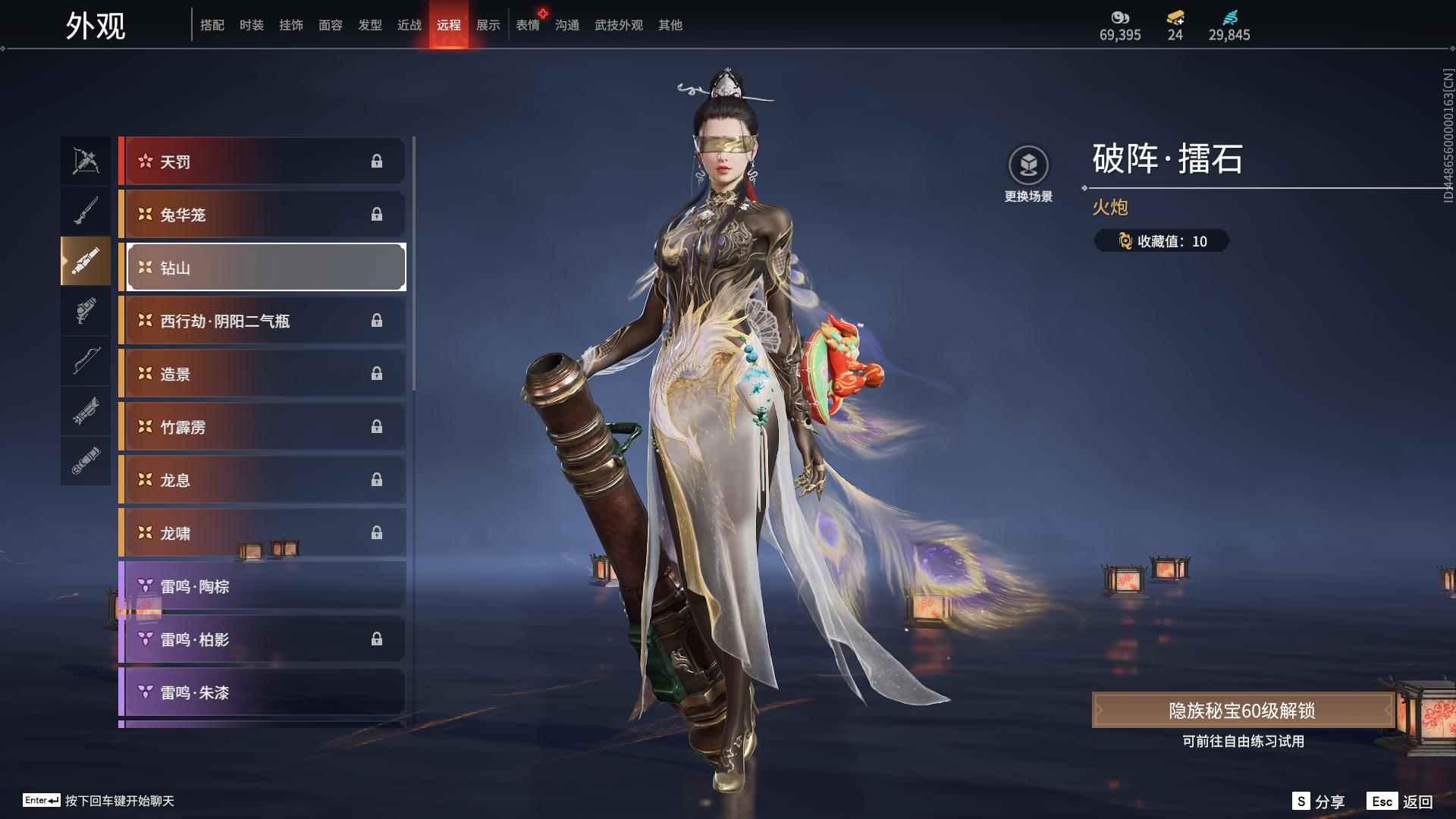The height and width of the screenshot is (819, 1456).
Task: Select the 天罚 cannon skin entry
Action: [262, 161]
